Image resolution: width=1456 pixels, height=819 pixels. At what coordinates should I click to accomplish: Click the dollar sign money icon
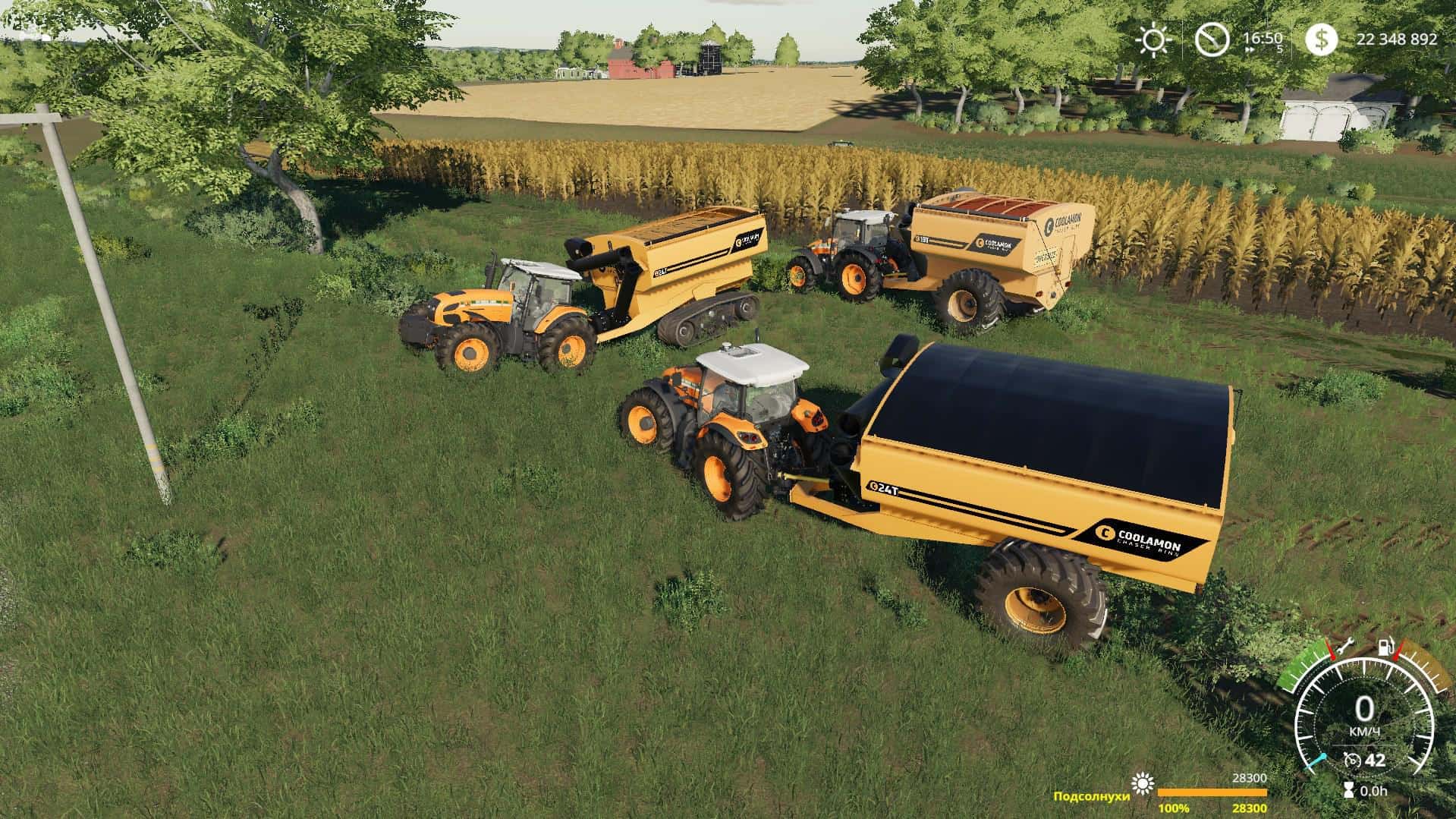[x=1322, y=40]
